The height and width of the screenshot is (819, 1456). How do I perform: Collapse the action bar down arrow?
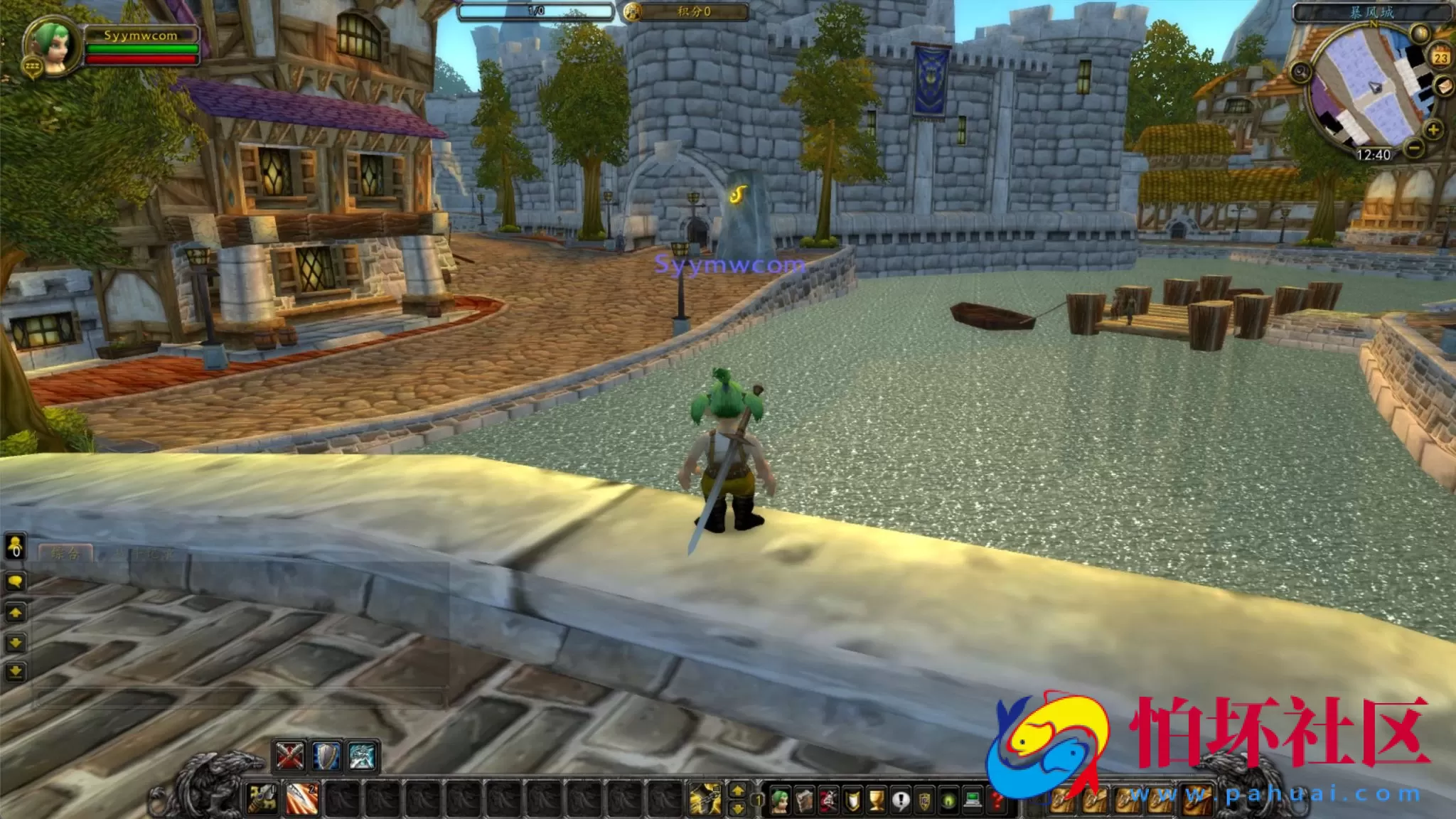(737, 808)
